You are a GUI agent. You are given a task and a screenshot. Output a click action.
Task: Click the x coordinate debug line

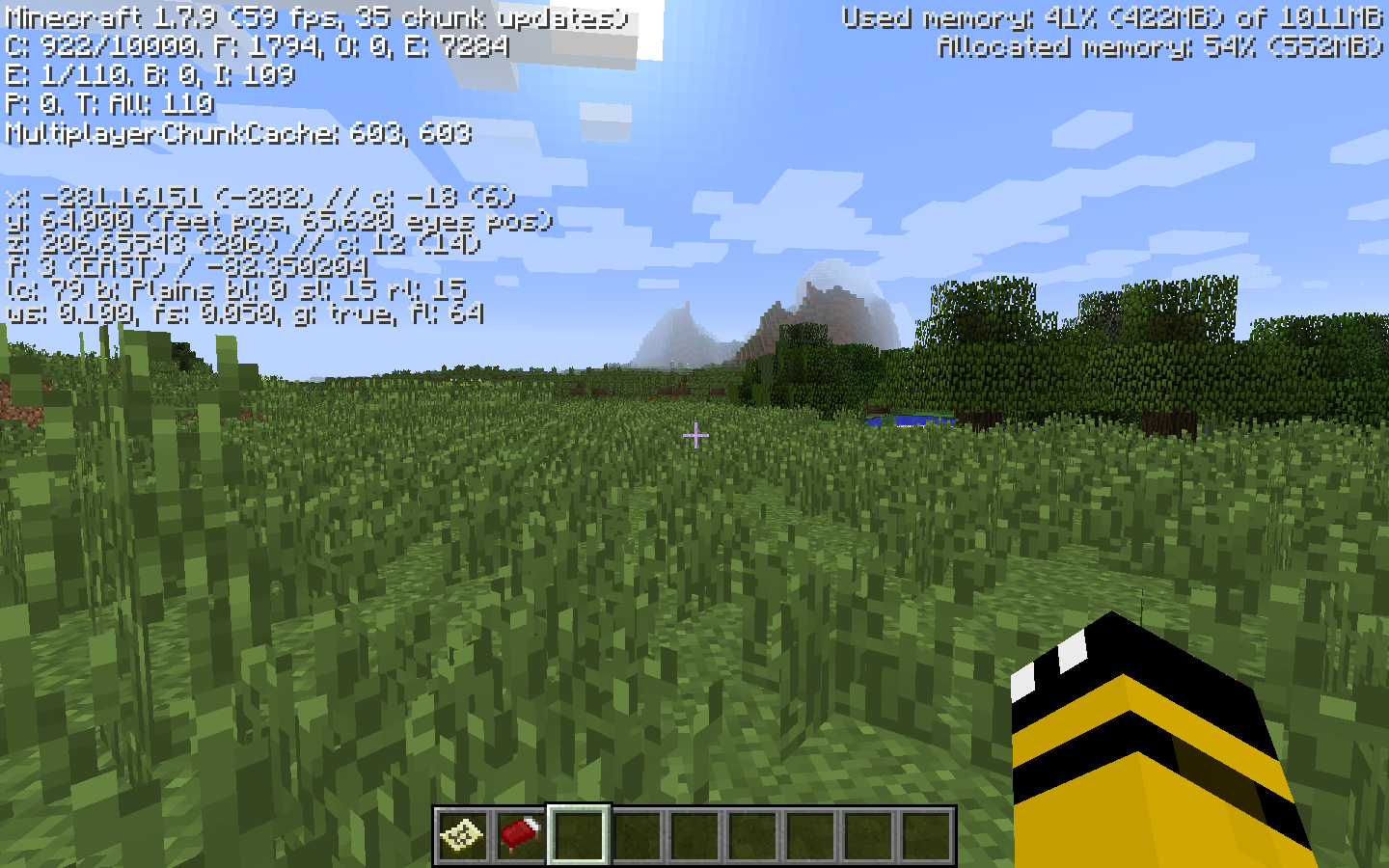tap(260, 197)
